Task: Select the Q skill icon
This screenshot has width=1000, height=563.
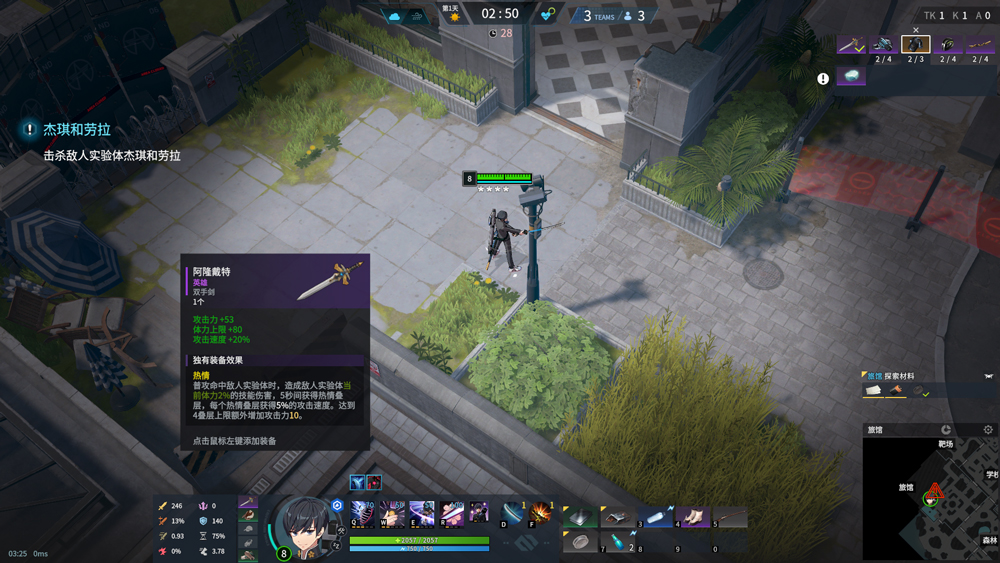Action: [x=361, y=513]
